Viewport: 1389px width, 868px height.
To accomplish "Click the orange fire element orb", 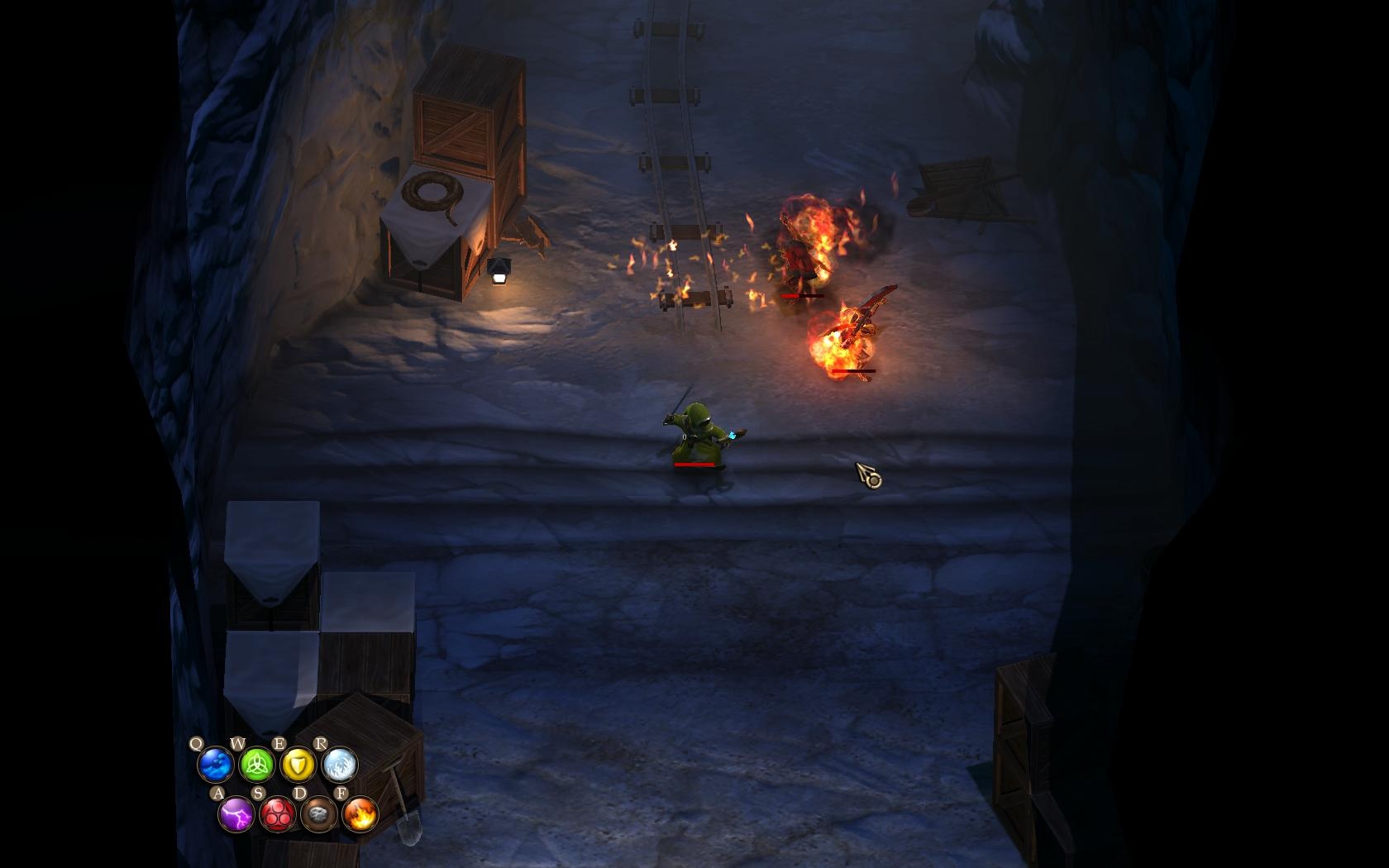I will point(360,815).
